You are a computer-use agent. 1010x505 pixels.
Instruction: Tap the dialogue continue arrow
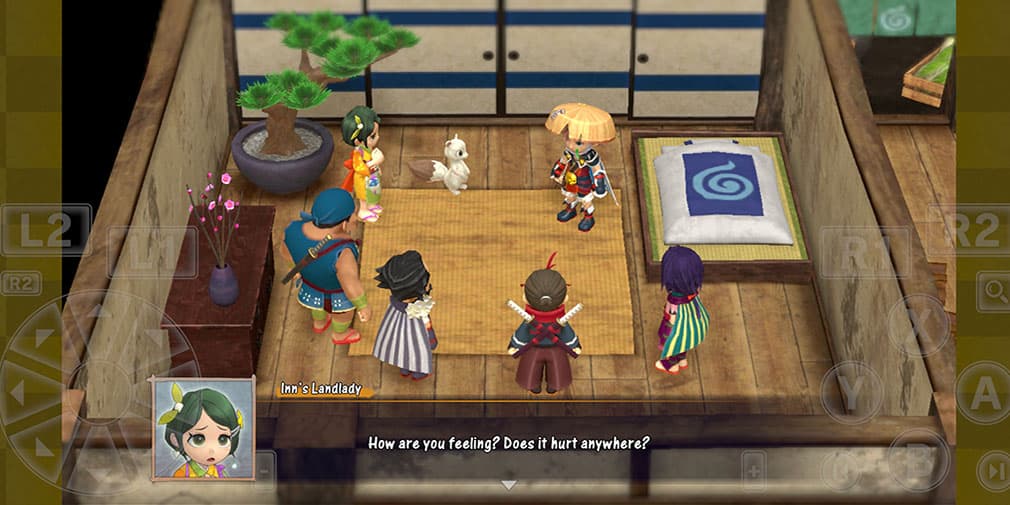coord(508,485)
